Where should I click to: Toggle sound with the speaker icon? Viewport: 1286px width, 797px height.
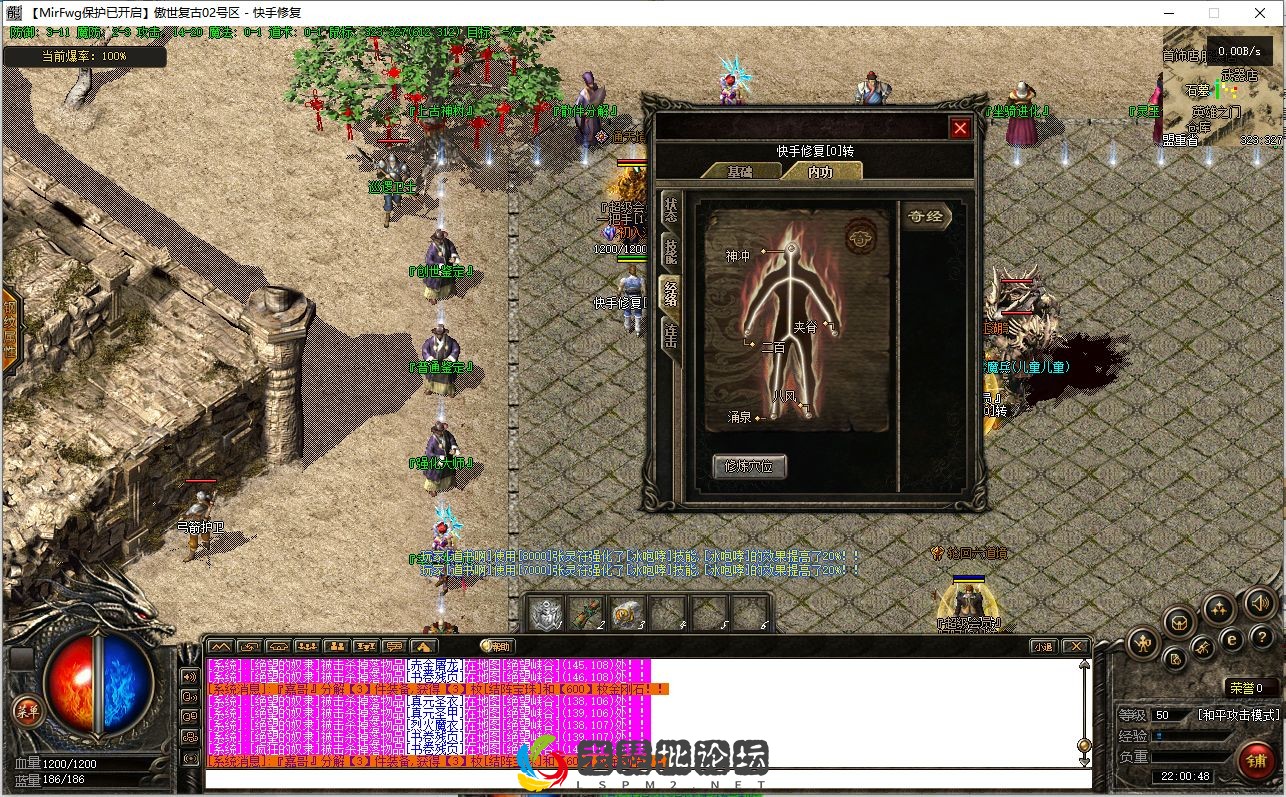tap(1259, 603)
